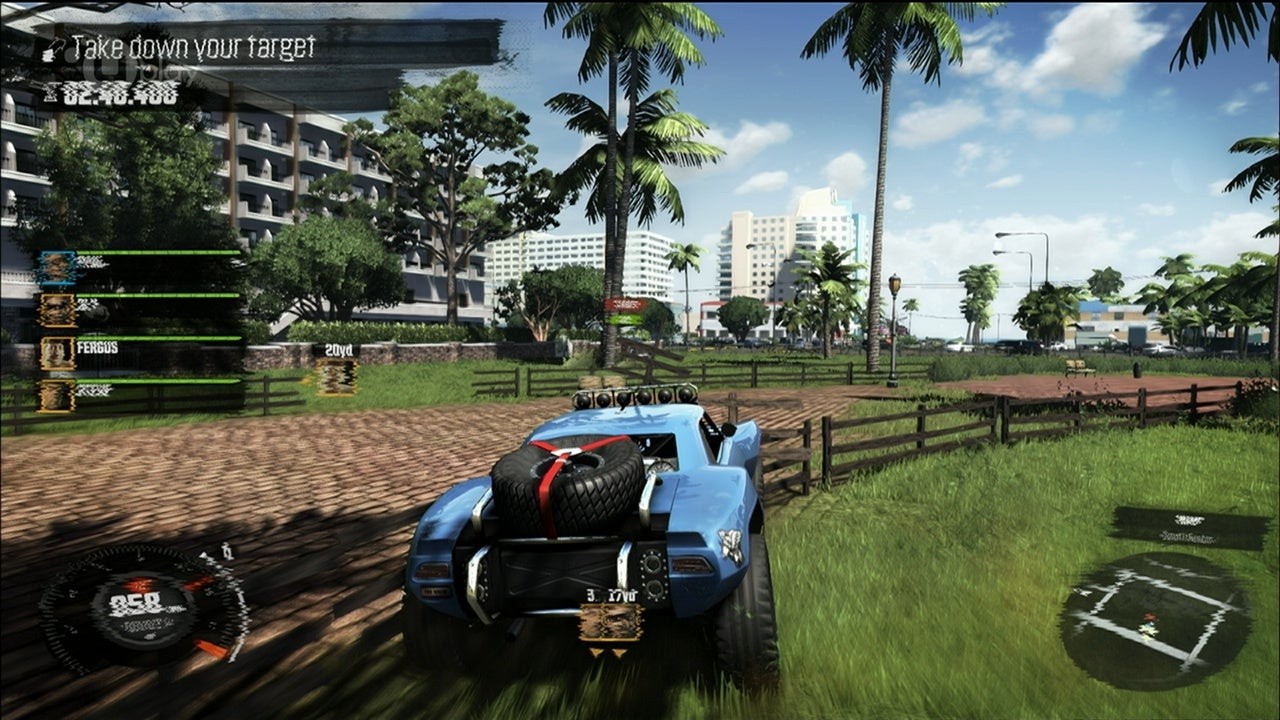Open the circular minimap

coord(1154,620)
